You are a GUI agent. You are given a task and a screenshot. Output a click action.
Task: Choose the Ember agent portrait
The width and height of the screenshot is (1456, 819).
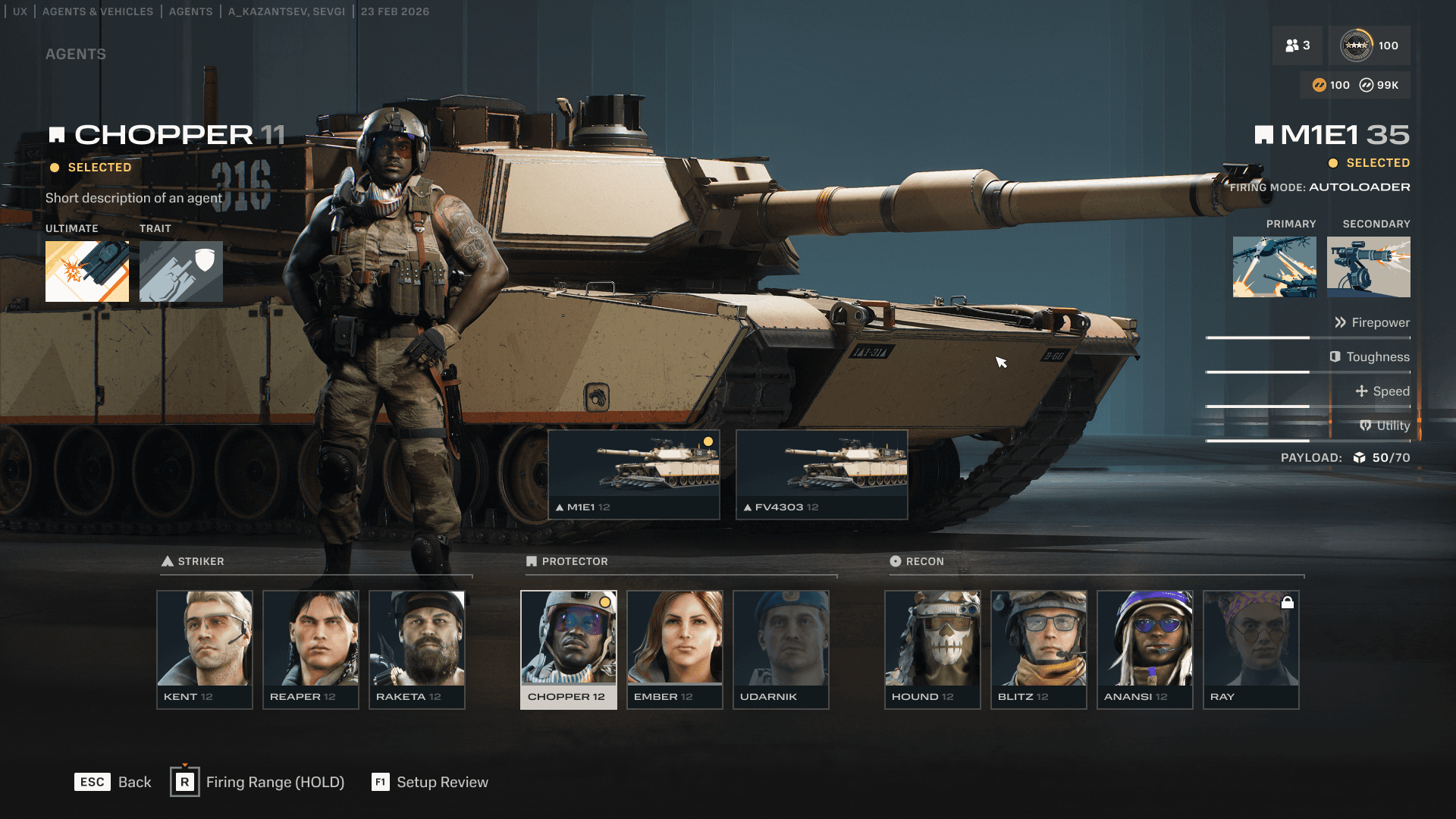(675, 649)
